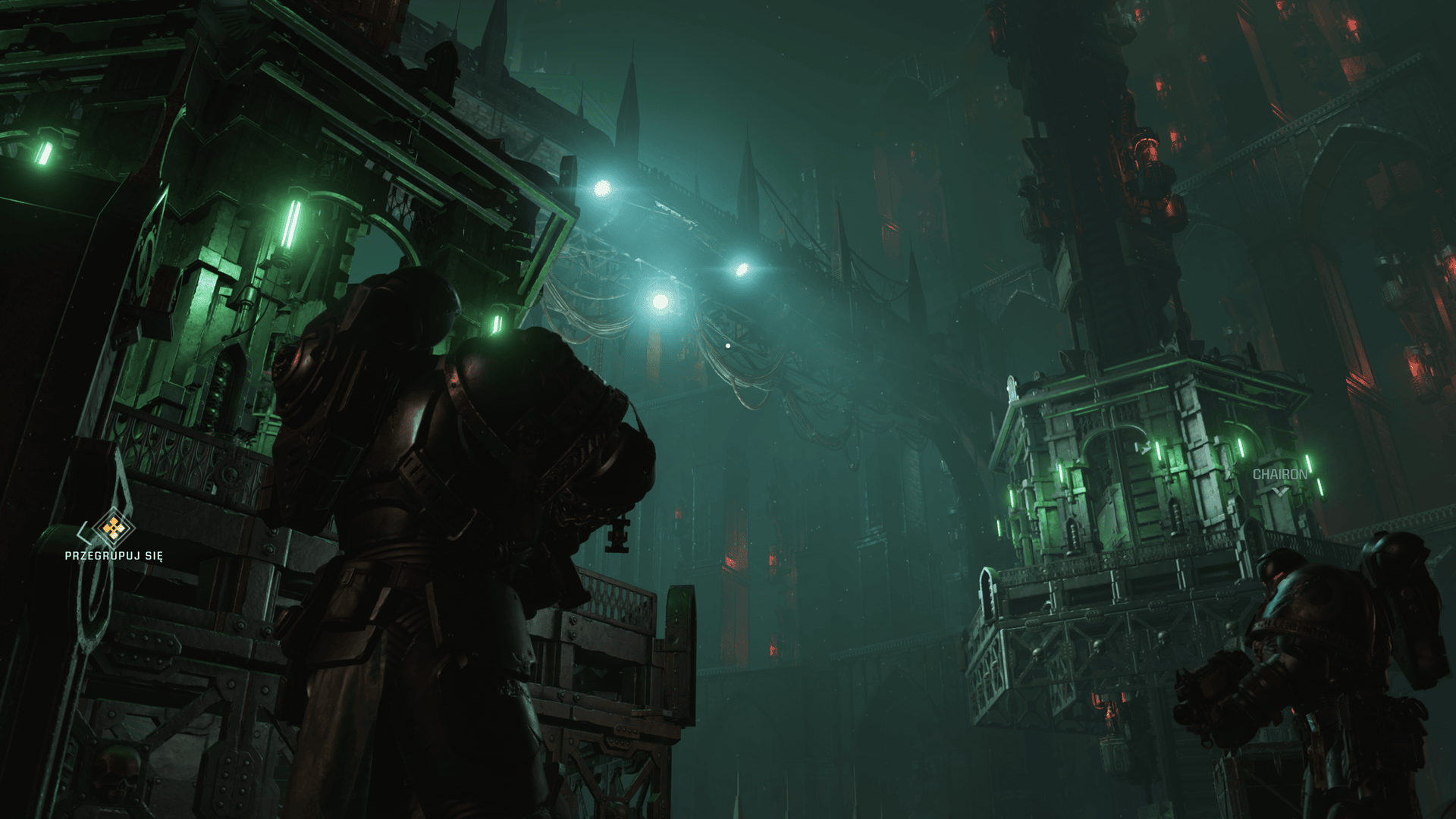
Task: Select the Chairon squadmate name tag
Action: (x=1279, y=475)
